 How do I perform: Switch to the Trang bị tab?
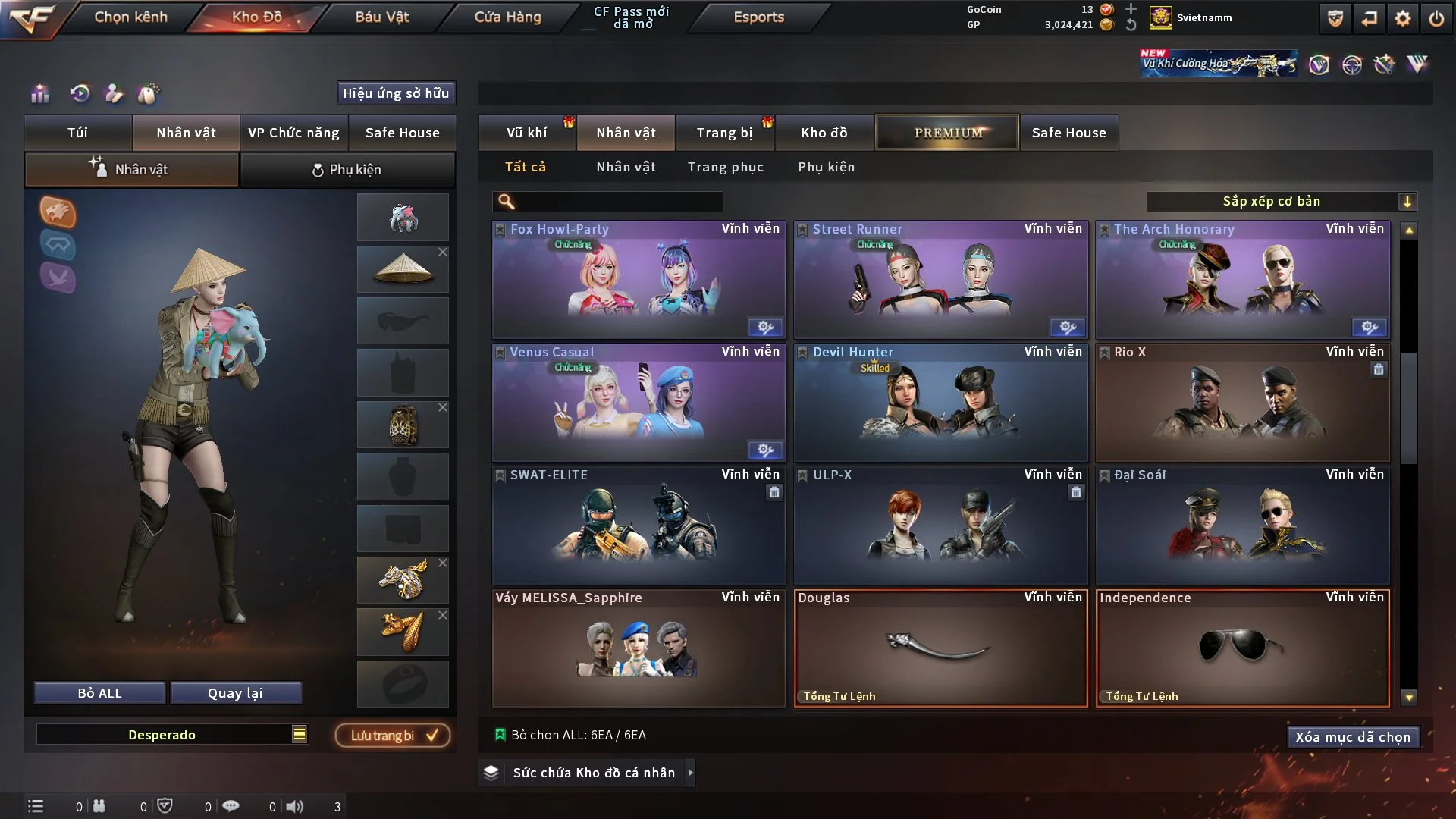724,133
